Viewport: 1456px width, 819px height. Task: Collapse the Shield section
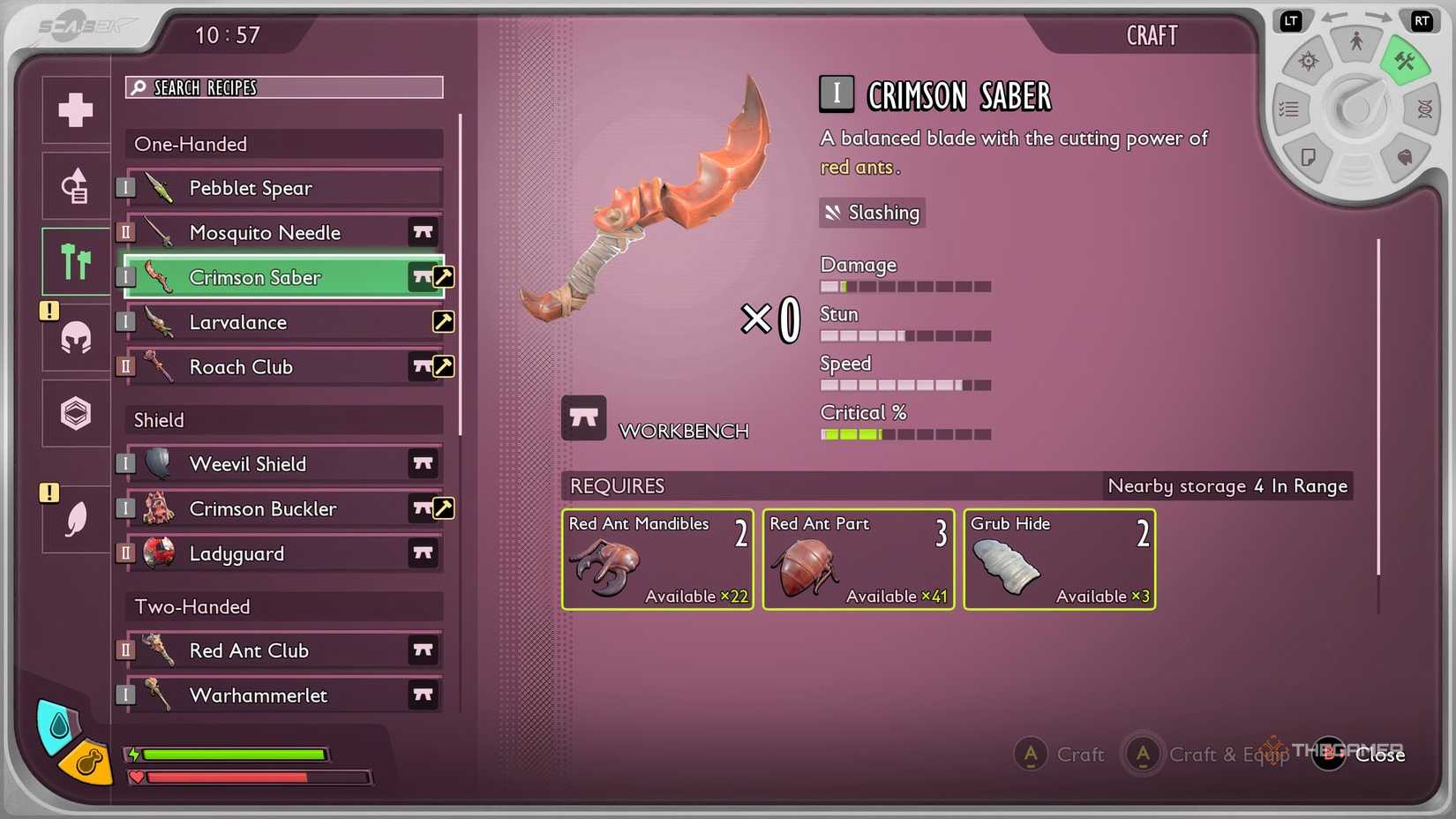click(x=282, y=420)
